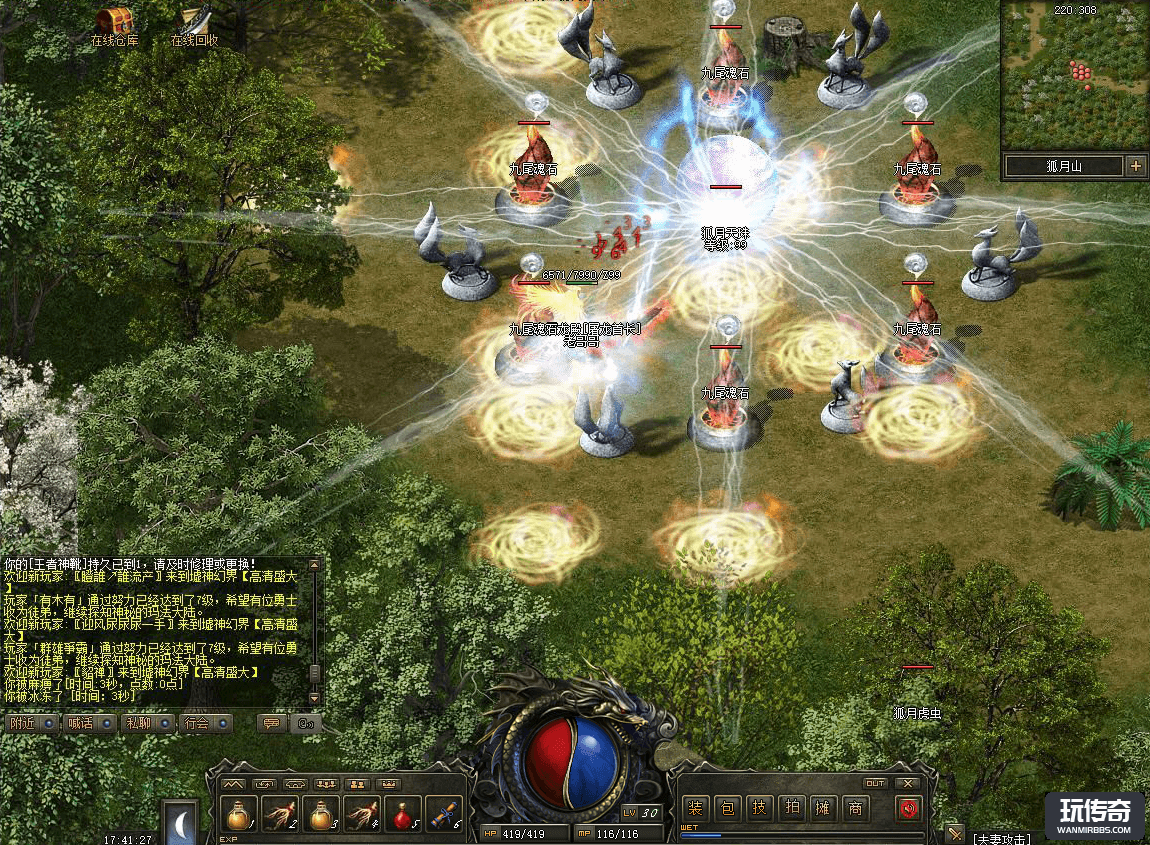Open the 装 equipment panel
The height and width of the screenshot is (845, 1150).
pos(697,808)
